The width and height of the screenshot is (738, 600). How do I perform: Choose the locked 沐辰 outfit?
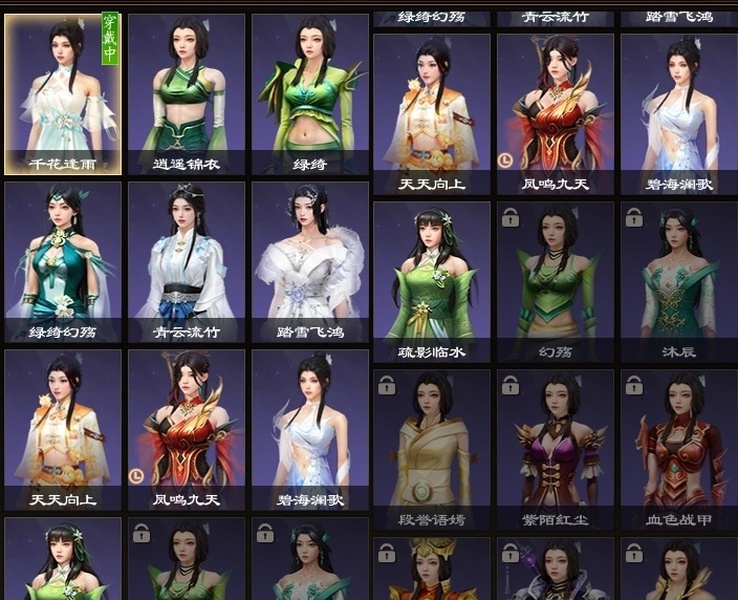click(679, 282)
